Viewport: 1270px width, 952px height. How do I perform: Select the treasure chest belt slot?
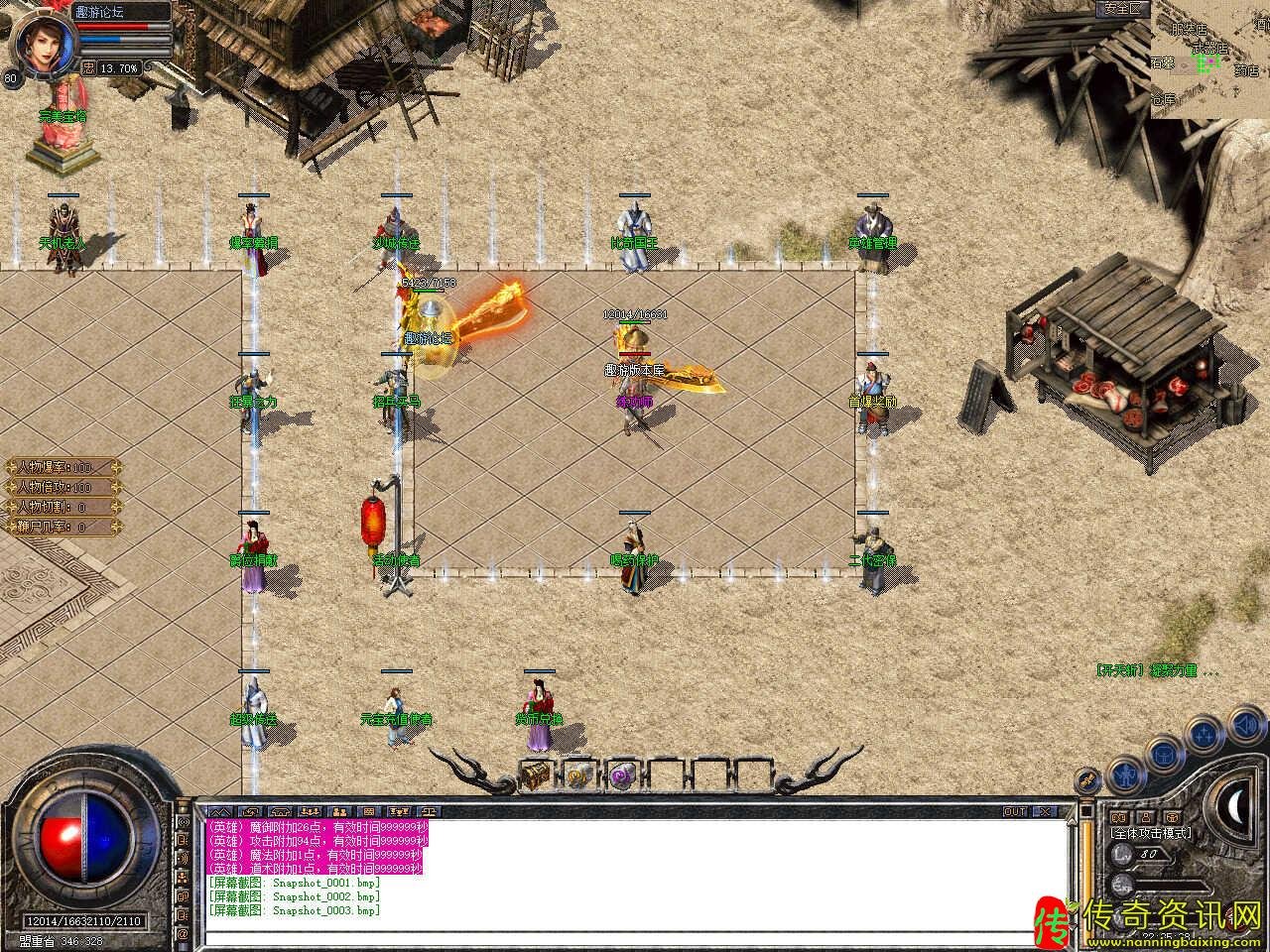[537, 774]
